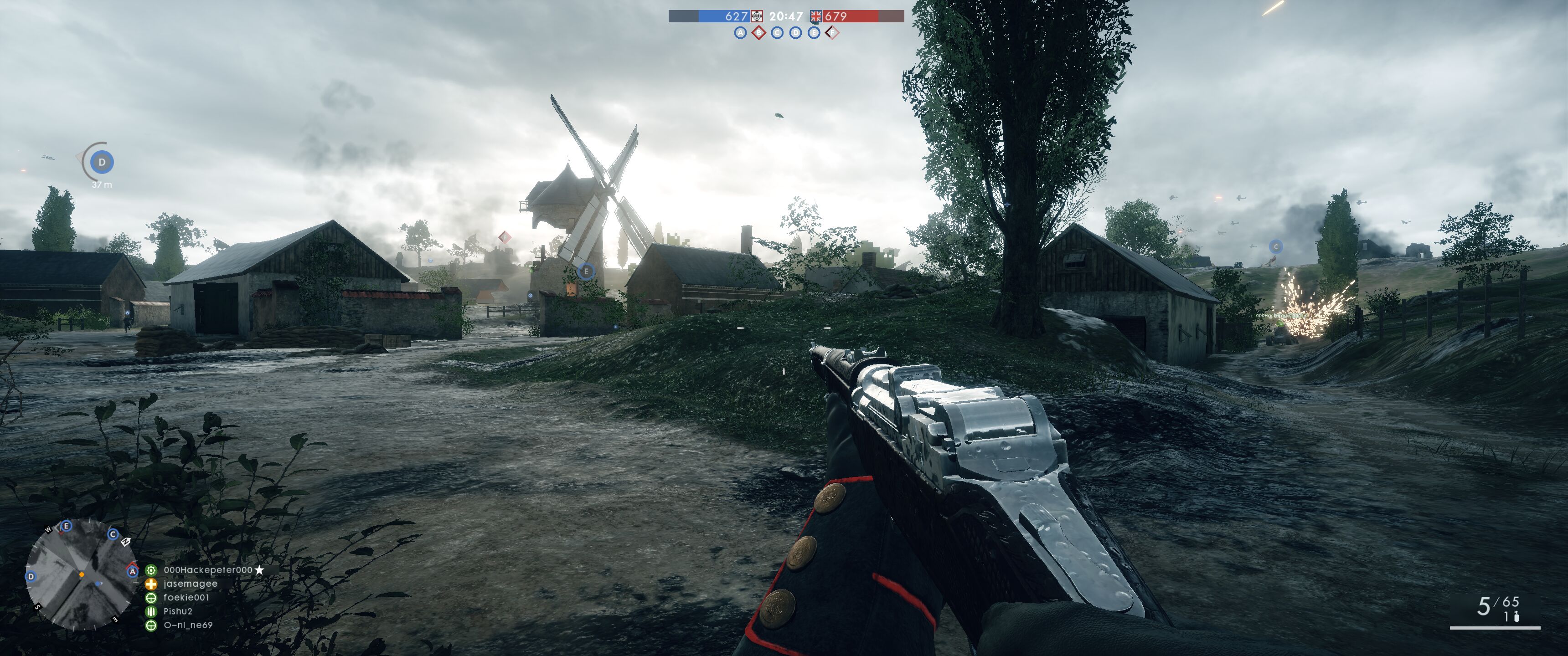Choose medic jasemagee in the squad list
Viewport: 1568px width, 656px height.
190,584
